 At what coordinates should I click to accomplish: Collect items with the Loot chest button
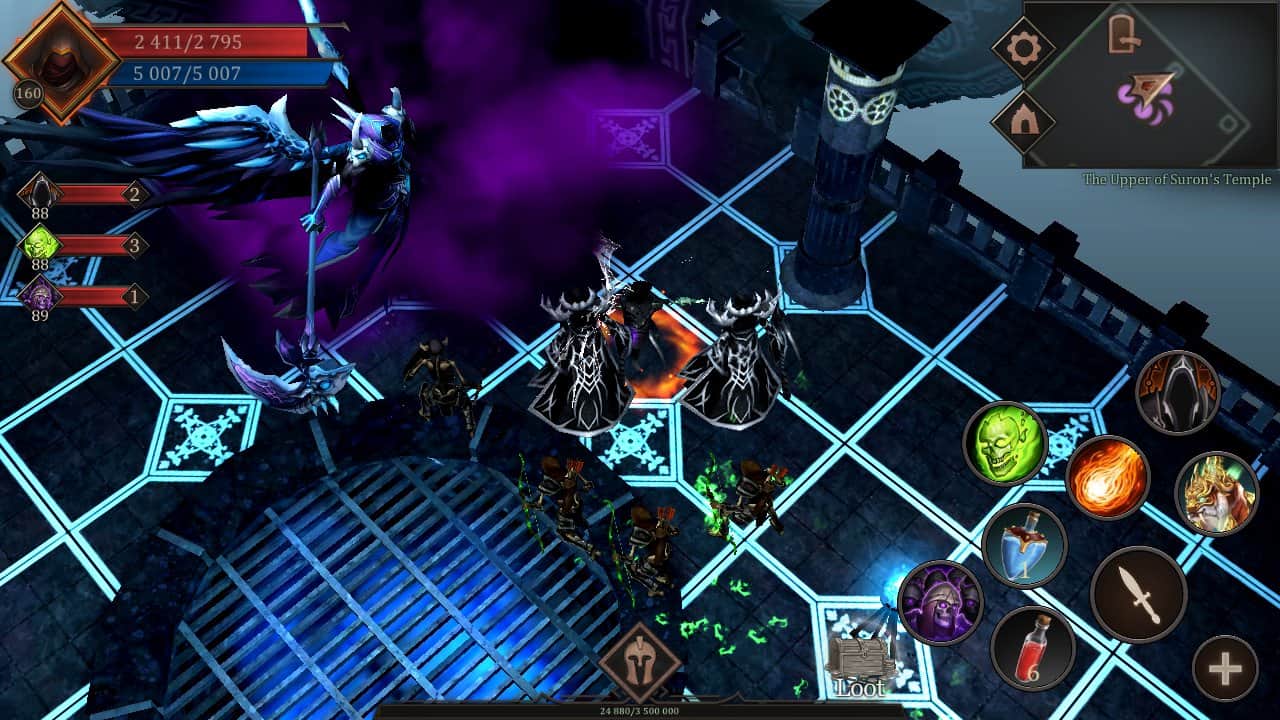pyautogui.click(x=859, y=667)
